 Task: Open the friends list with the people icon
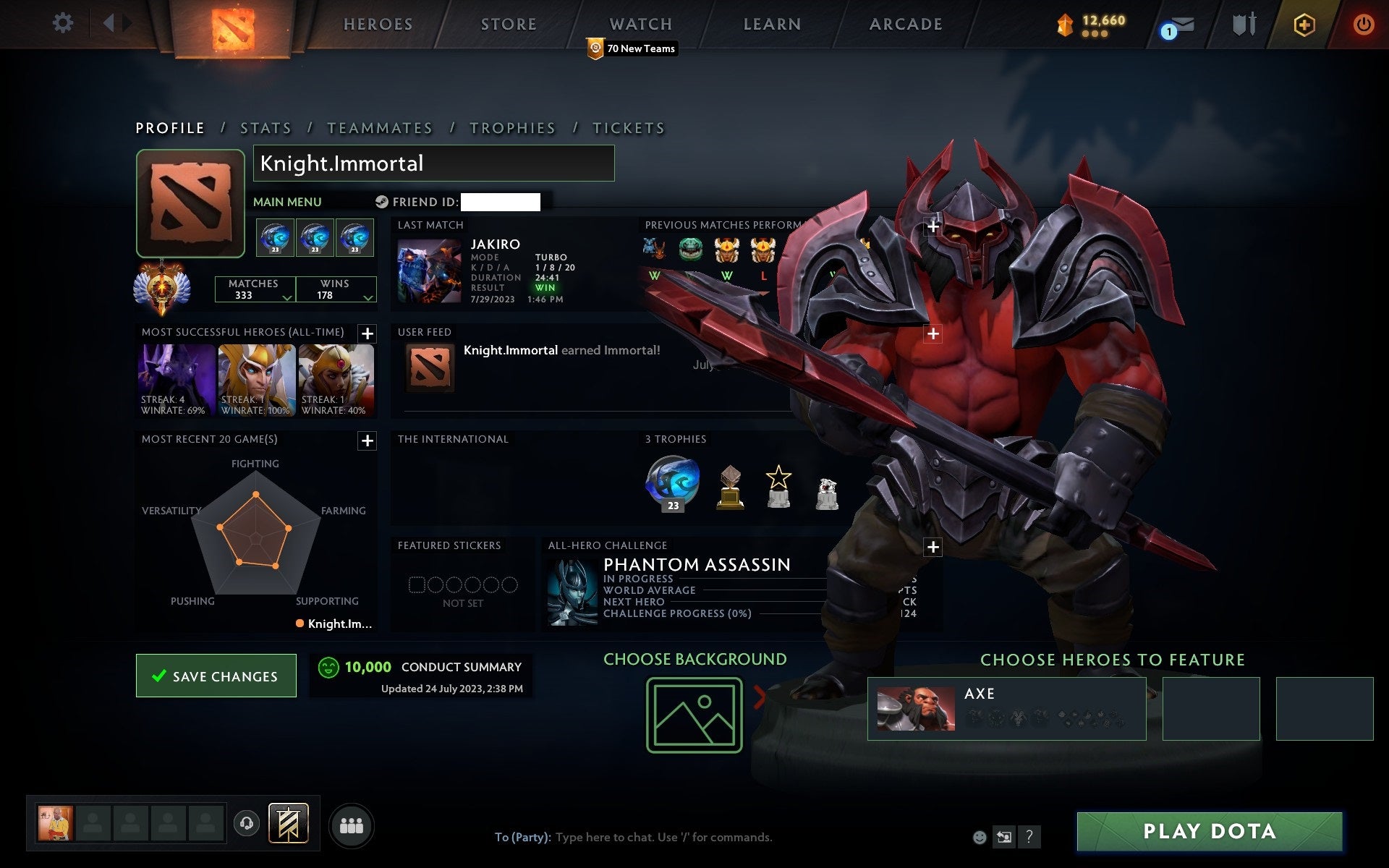(x=352, y=825)
